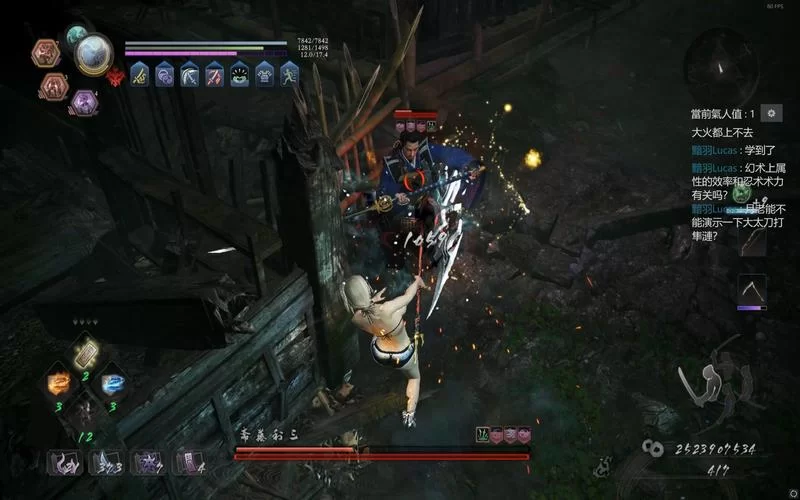
Task: Use the blue water spiral shortcut item
Action: (x=113, y=383)
